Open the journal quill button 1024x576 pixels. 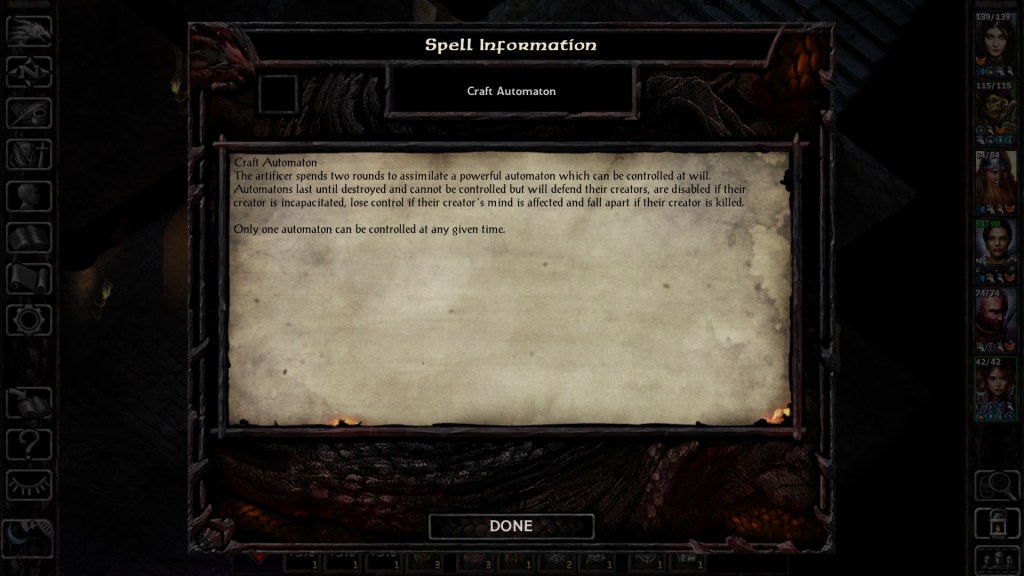[29, 112]
